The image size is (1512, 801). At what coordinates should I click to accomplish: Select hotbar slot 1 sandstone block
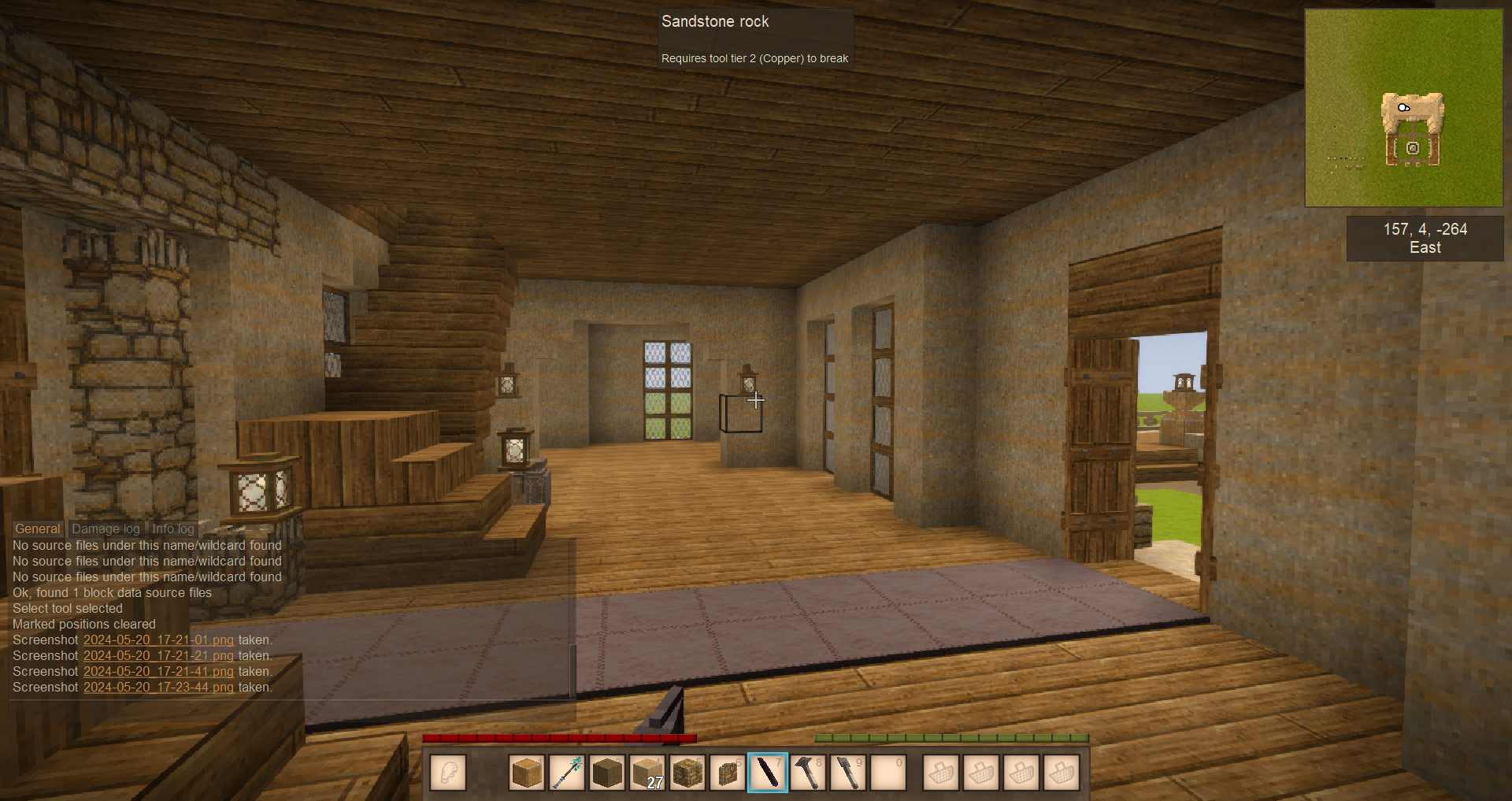coord(527,773)
